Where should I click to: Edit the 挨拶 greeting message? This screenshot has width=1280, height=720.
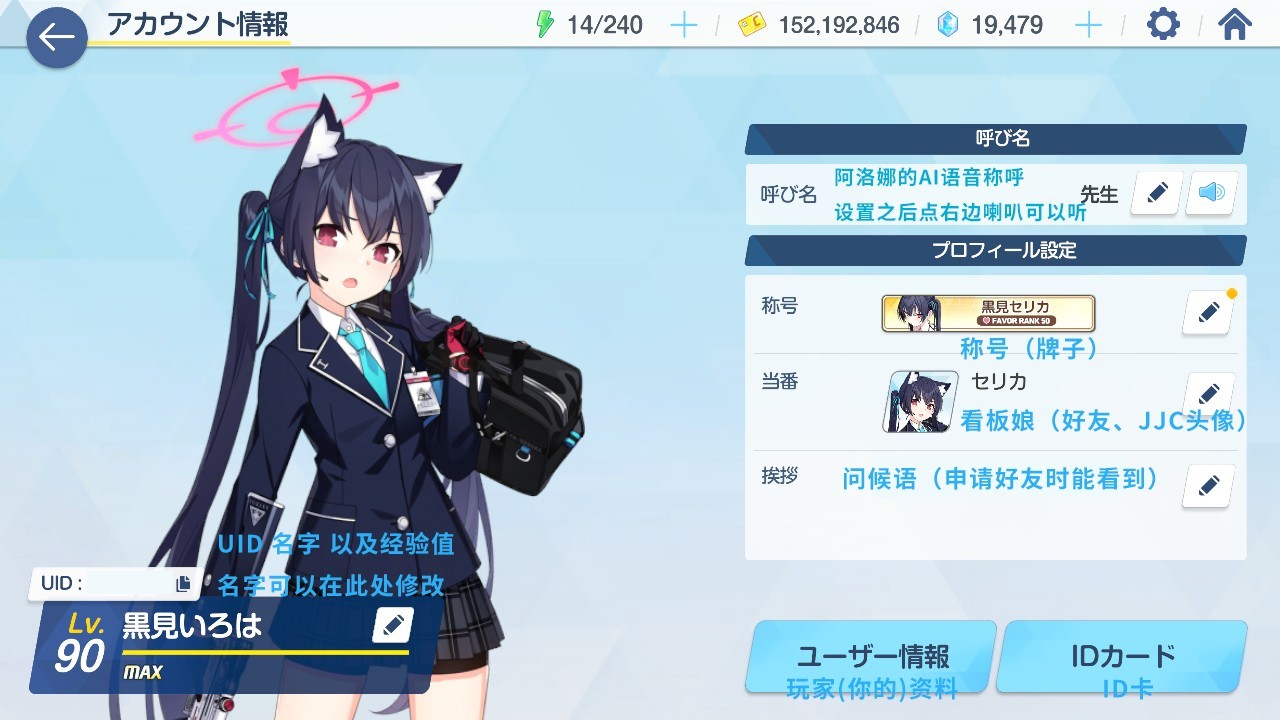[1207, 485]
